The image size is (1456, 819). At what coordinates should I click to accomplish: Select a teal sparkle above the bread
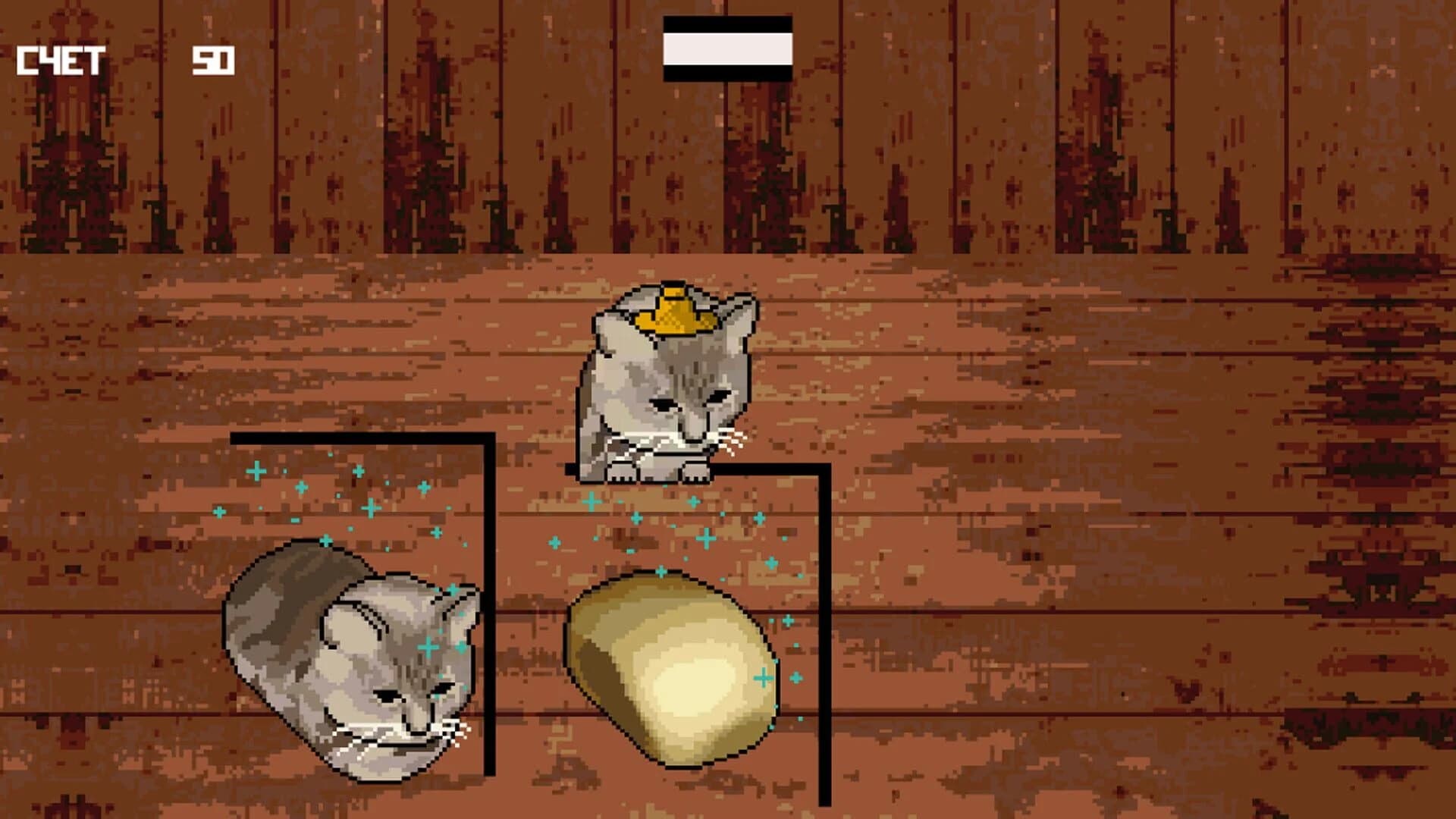tap(705, 538)
